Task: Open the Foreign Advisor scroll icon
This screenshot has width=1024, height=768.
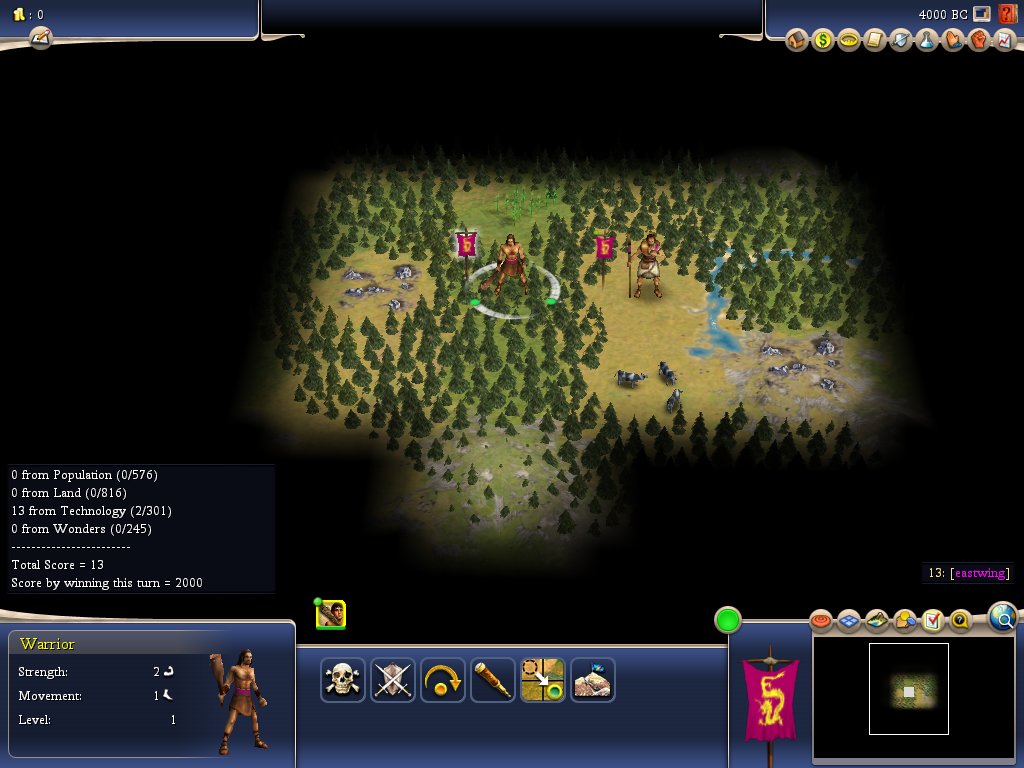Action: (874, 41)
